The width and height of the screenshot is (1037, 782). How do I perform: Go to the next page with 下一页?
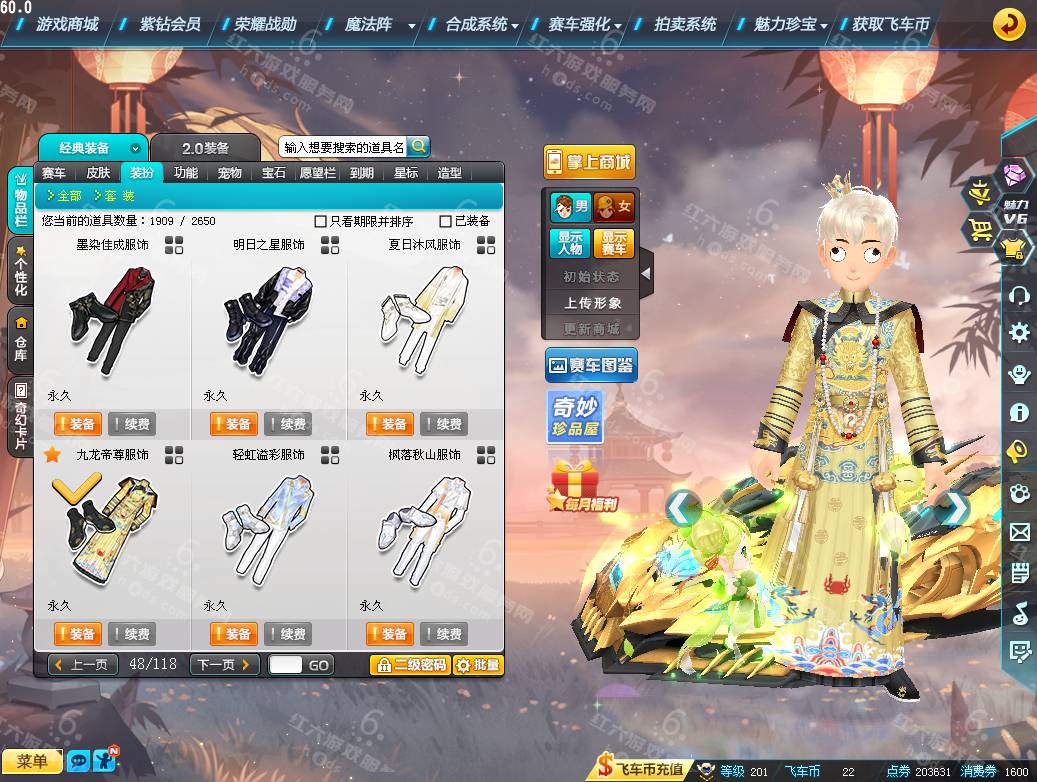(x=224, y=665)
